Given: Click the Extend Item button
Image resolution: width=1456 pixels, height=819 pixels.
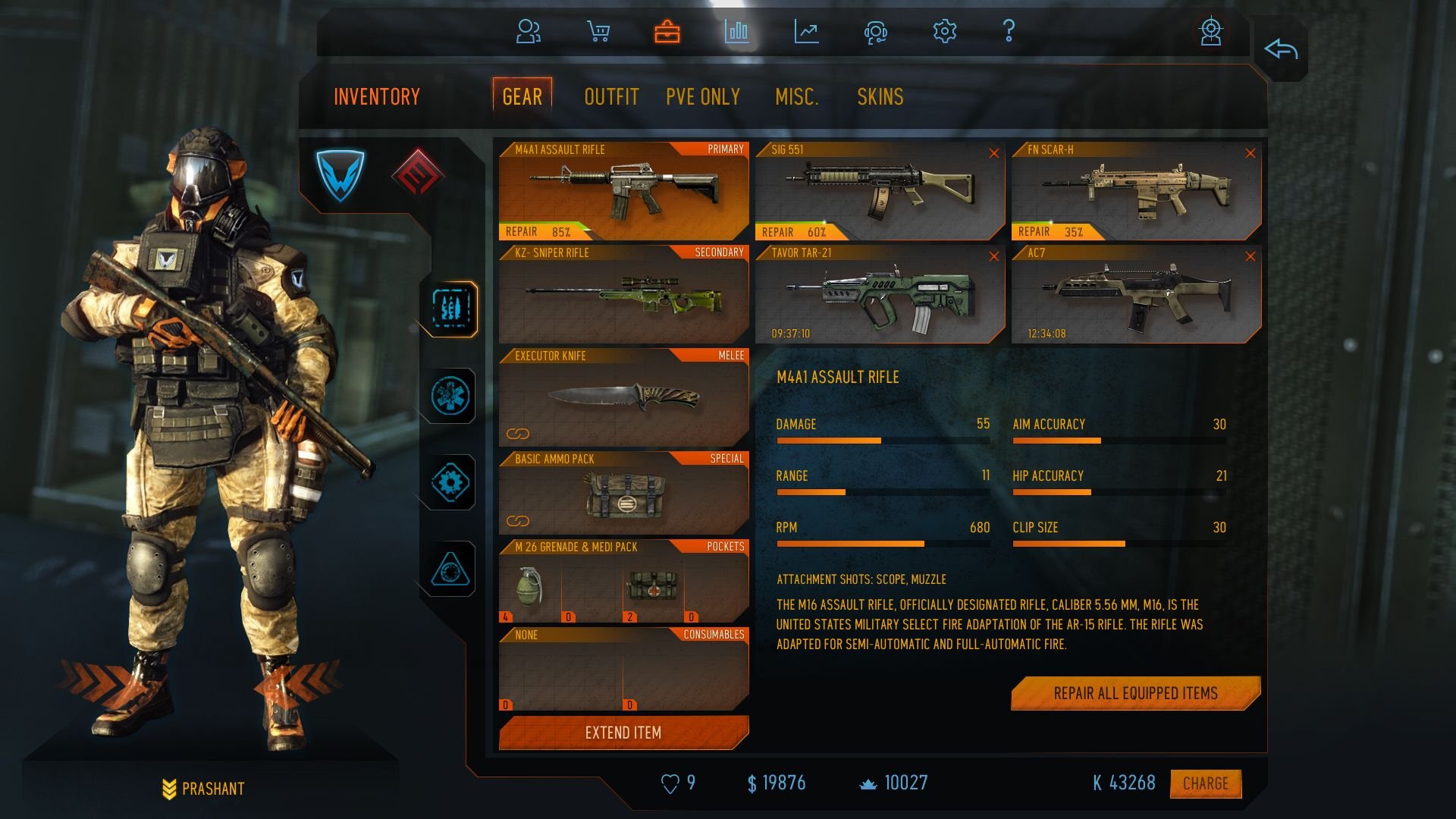Looking at the screenshot, I should (x=623, y=733).
